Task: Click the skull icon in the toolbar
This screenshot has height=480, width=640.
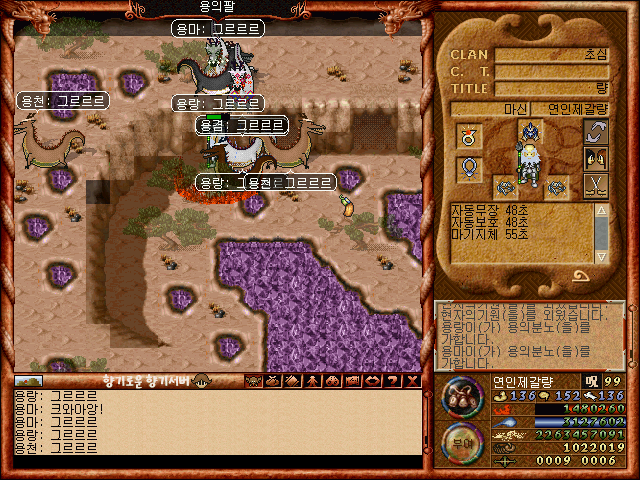Action: [253, 381]
